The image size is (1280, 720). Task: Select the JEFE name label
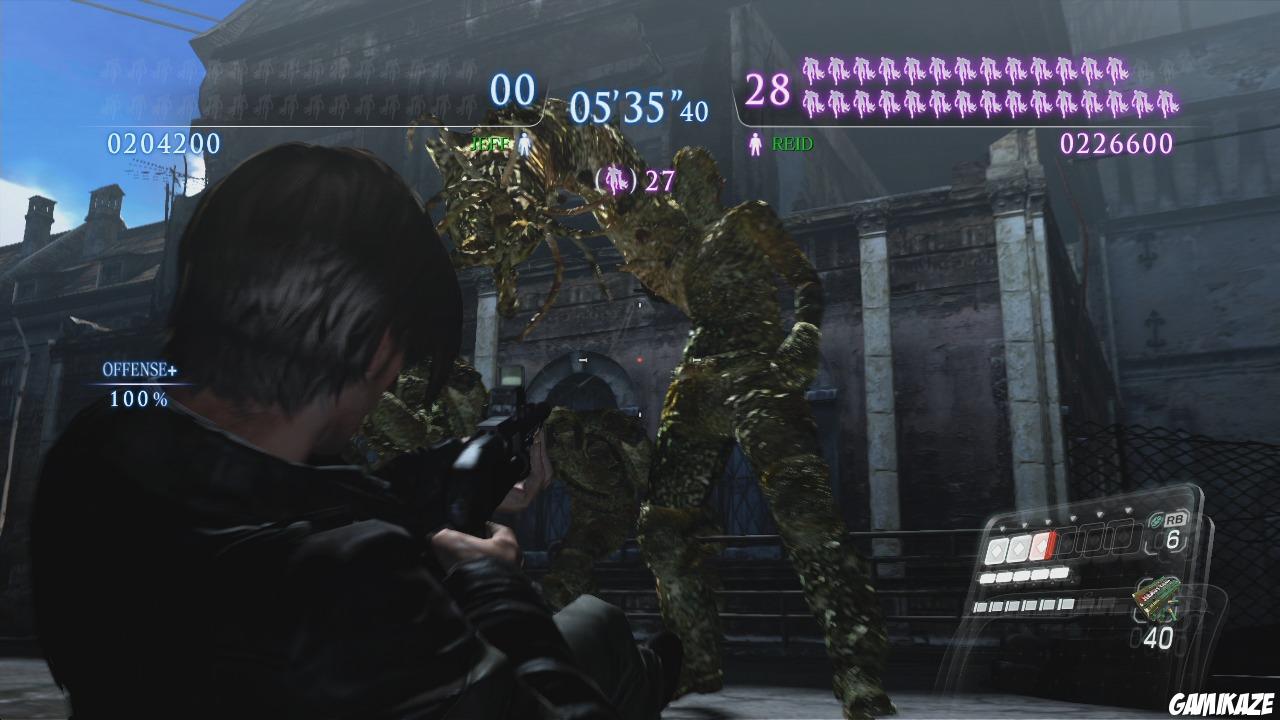pos(489,142)
